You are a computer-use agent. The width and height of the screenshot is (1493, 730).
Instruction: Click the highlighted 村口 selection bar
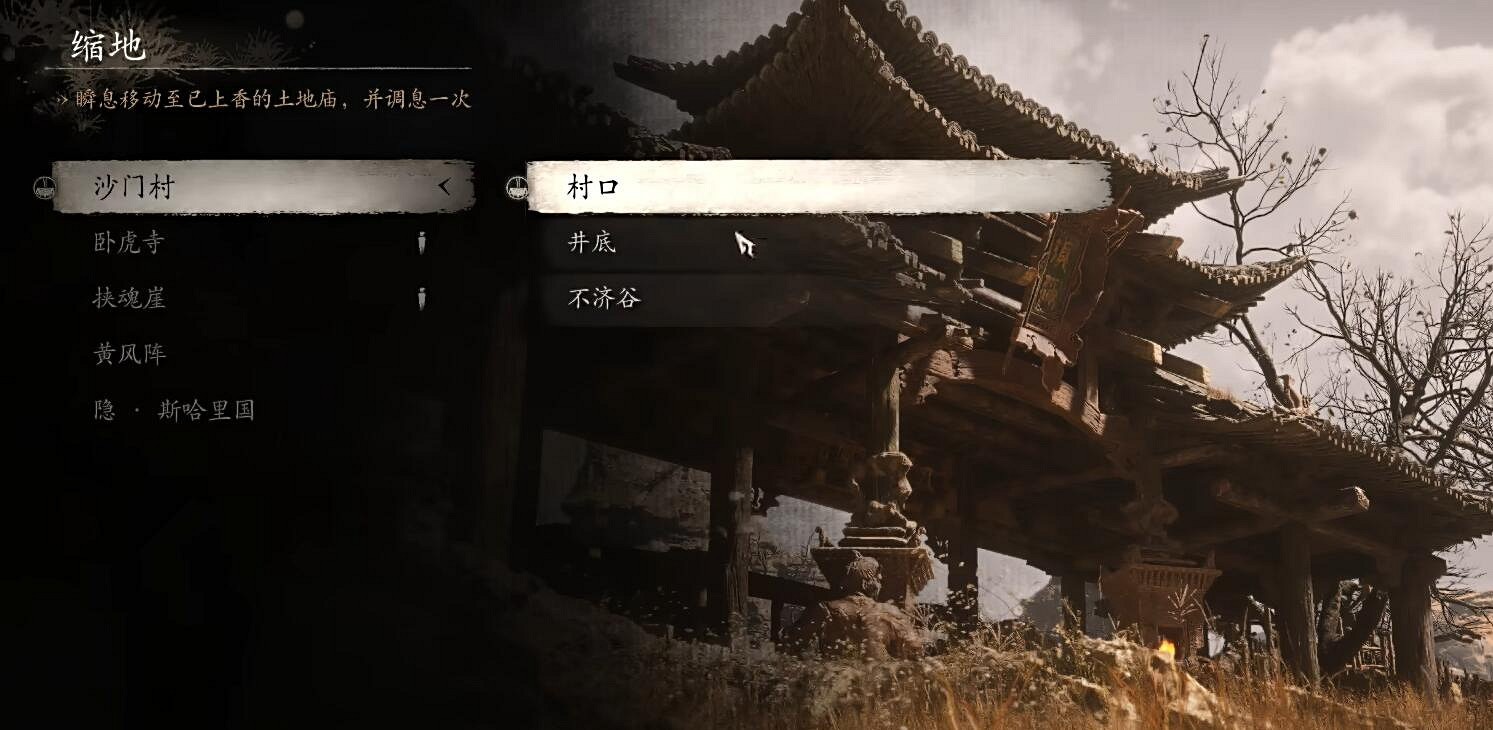click(800, 186)
